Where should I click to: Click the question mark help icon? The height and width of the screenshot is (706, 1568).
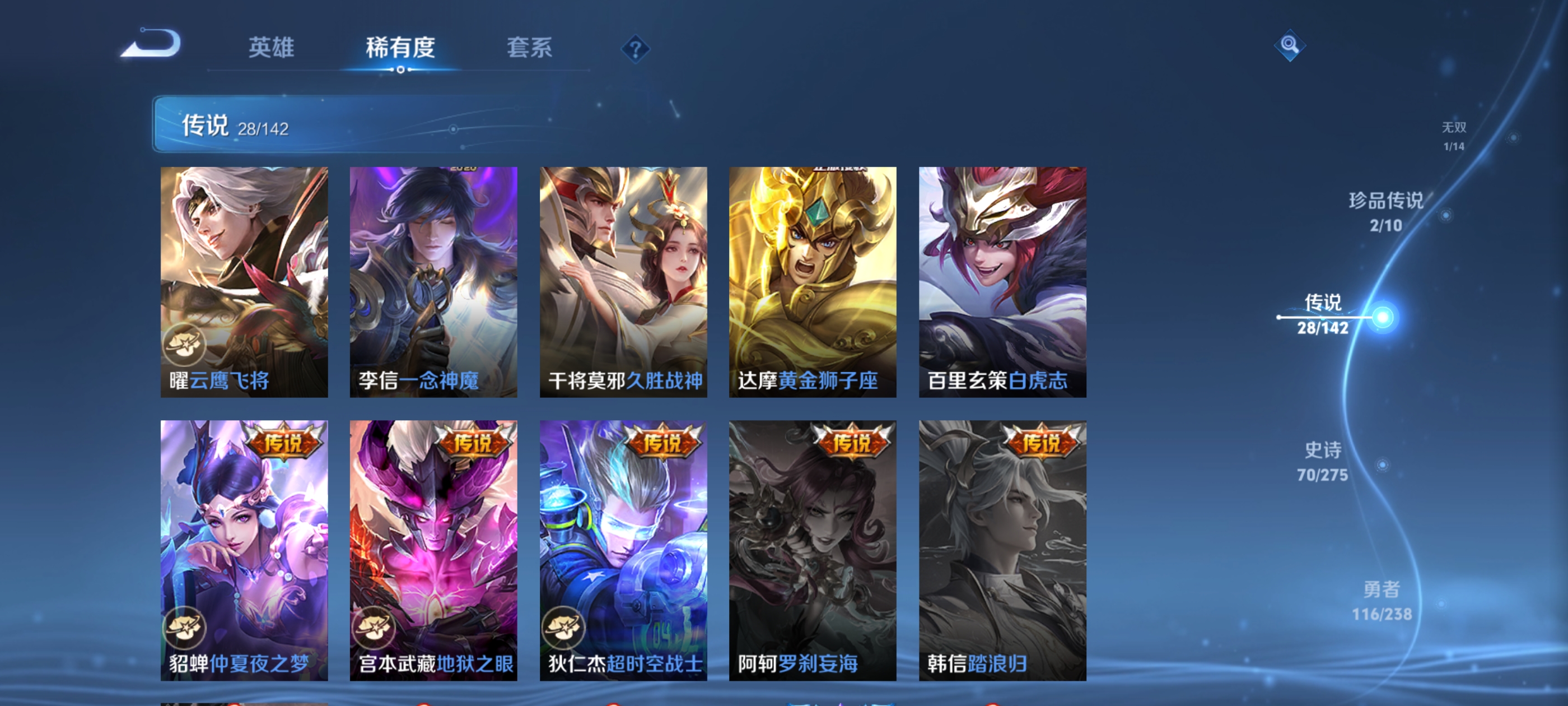[636, 50]
